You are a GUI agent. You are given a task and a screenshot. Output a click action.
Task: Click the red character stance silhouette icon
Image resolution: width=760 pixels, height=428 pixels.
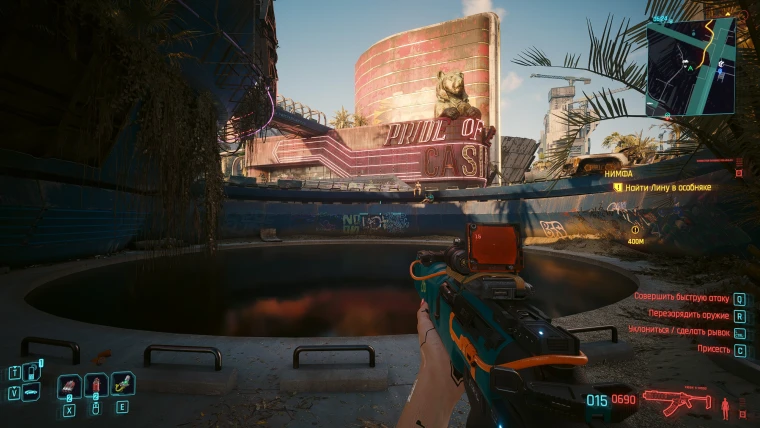pos(725,405)
